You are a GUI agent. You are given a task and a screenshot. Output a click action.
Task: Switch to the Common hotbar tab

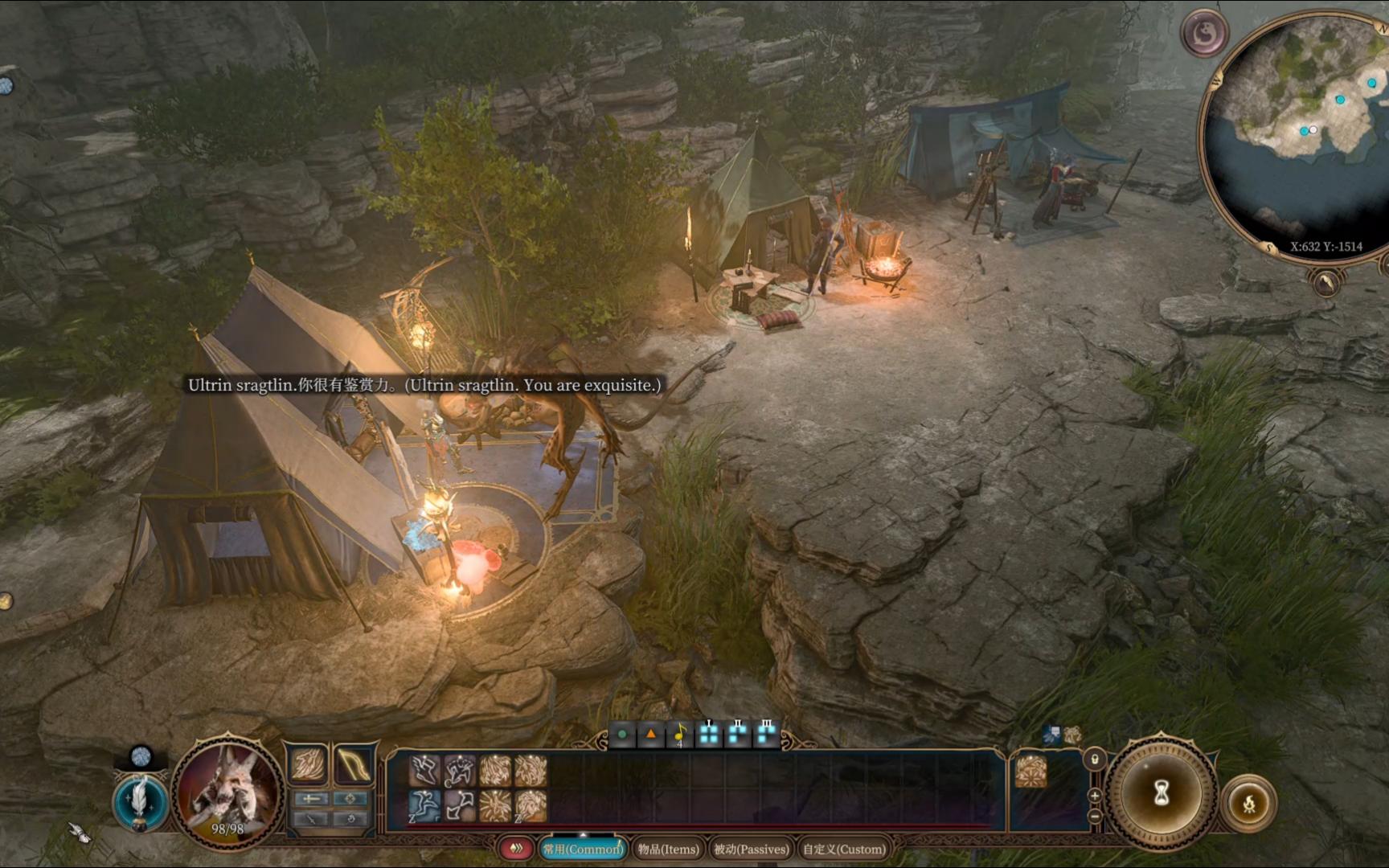(583, 849)
